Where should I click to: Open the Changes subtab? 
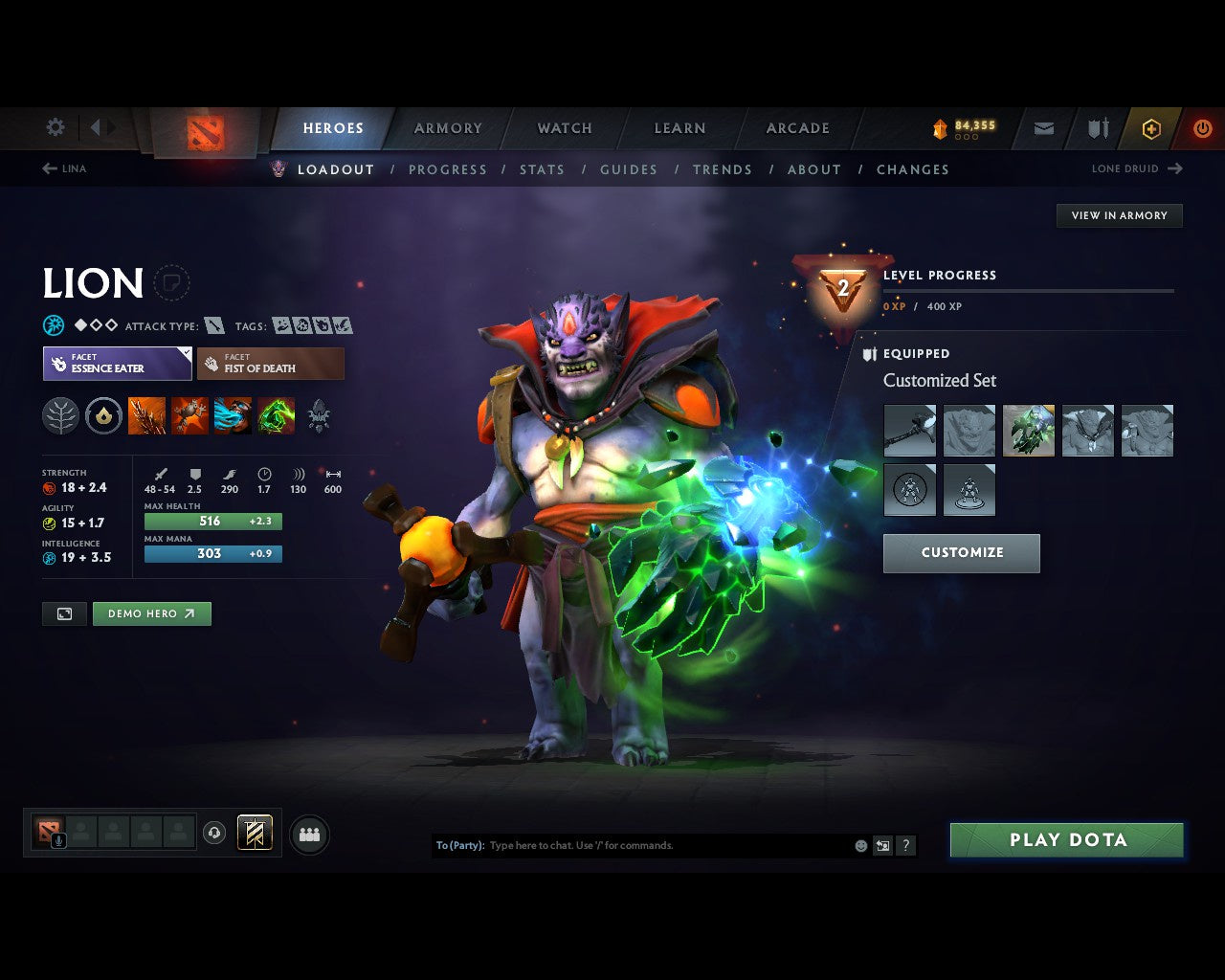(913, 169)
